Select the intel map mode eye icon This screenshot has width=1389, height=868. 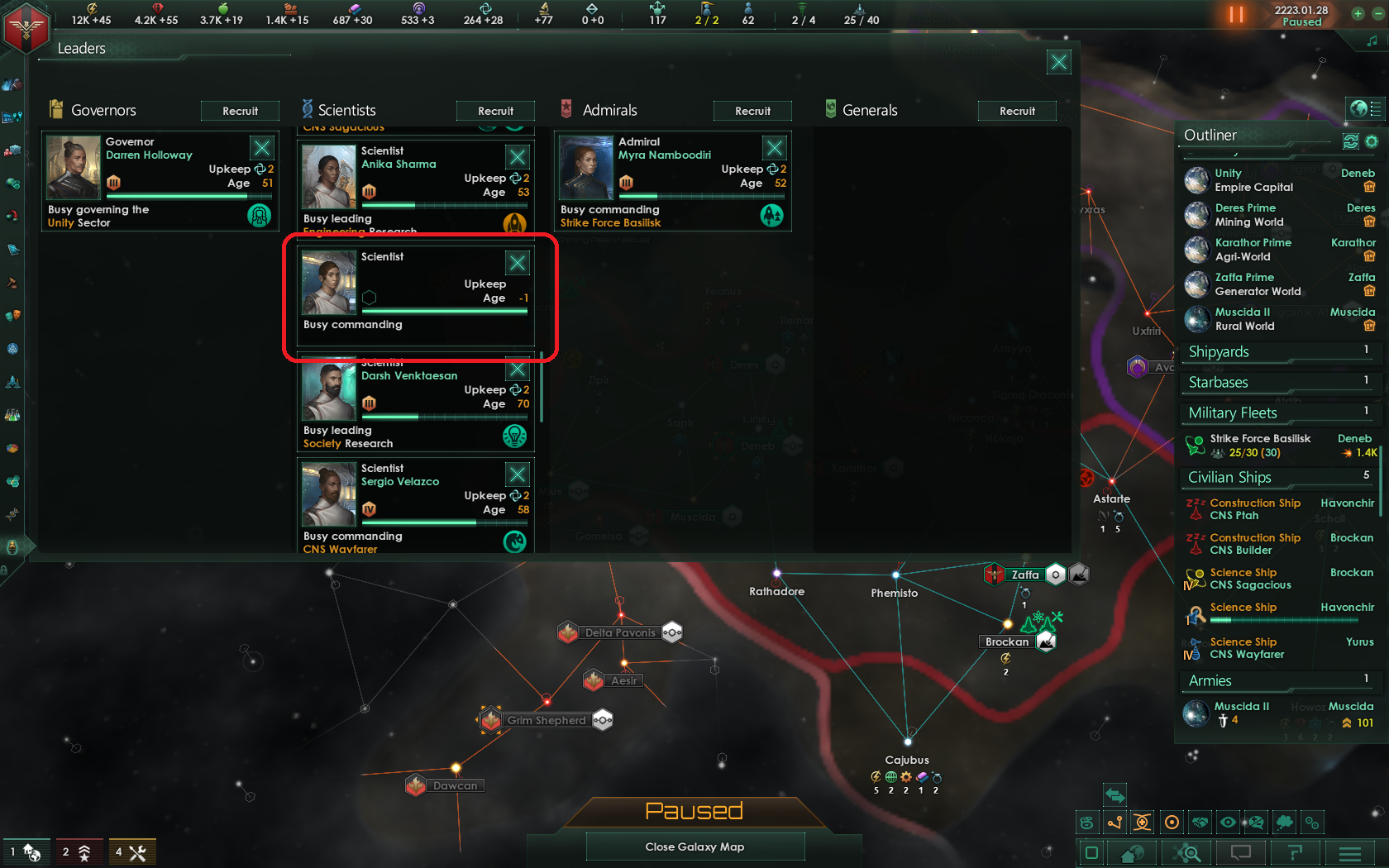click(x=1228, y=823)
